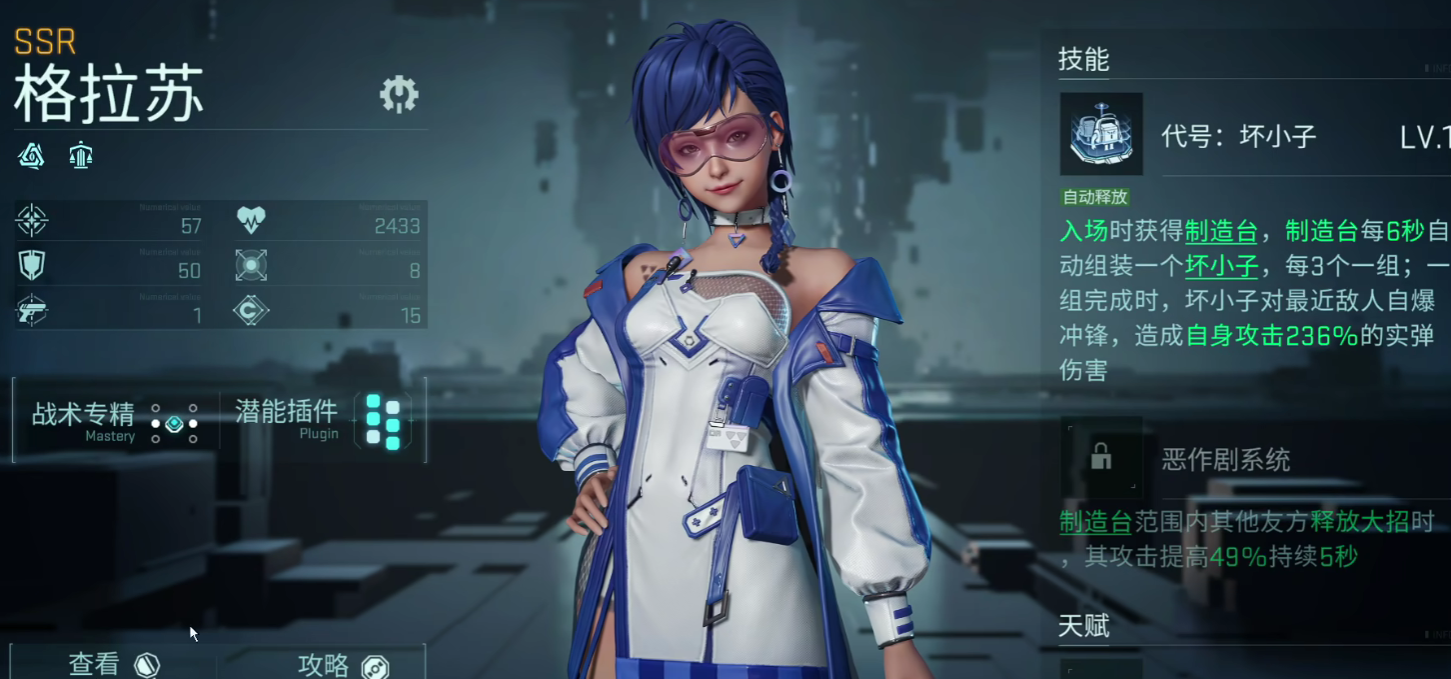The width and height of the screenshot is (1451, 679).
Task: Open 潜能插件 Plugin panel
Action: coord(320,421)
